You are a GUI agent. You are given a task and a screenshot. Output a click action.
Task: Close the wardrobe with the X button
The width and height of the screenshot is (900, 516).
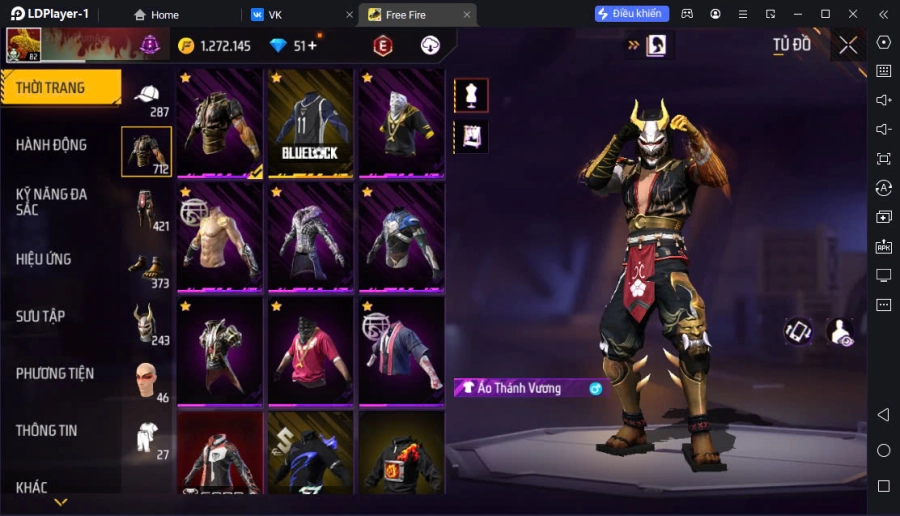[848, 45]
